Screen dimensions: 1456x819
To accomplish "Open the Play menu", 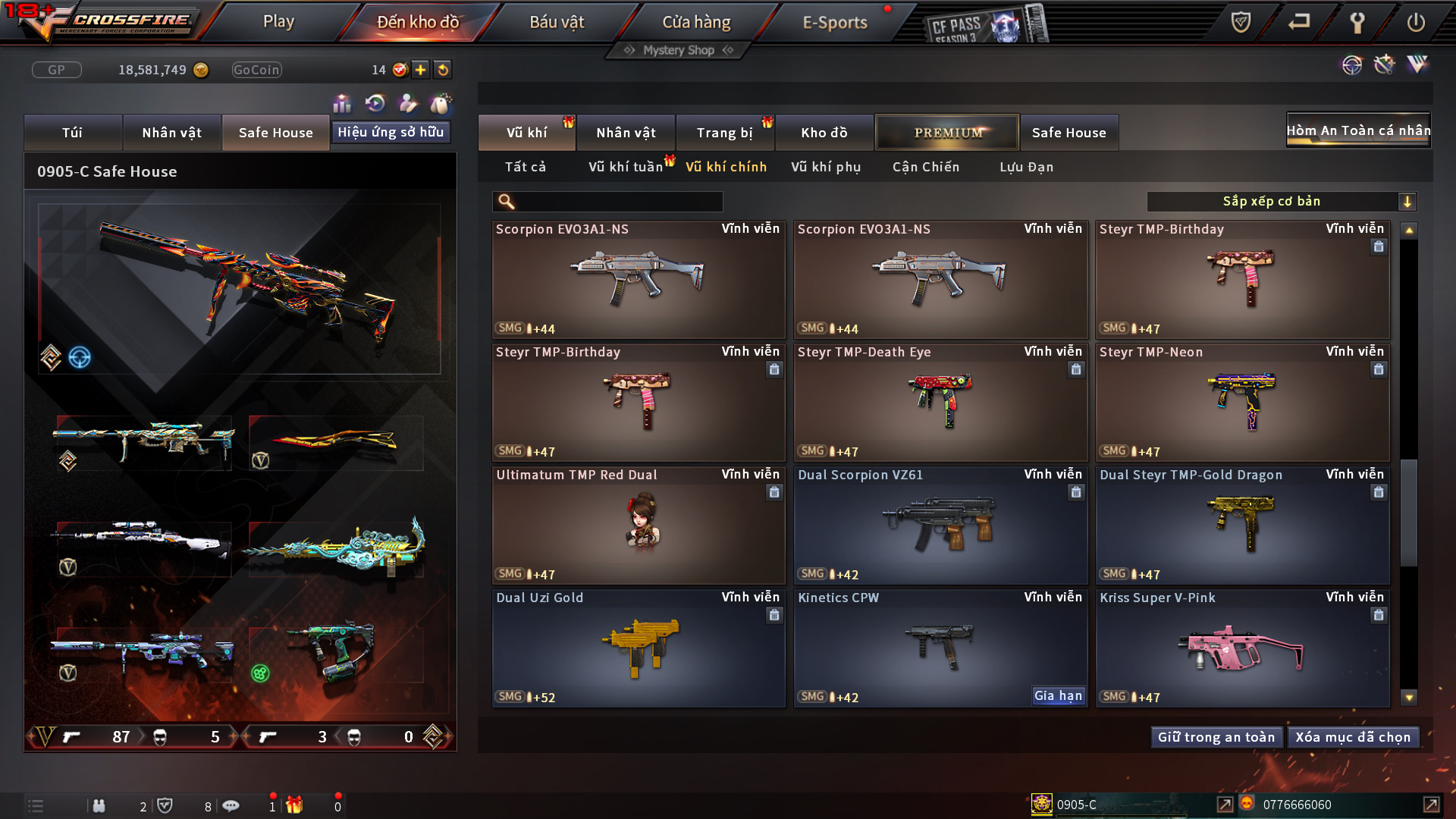I will tap(278, 22).
